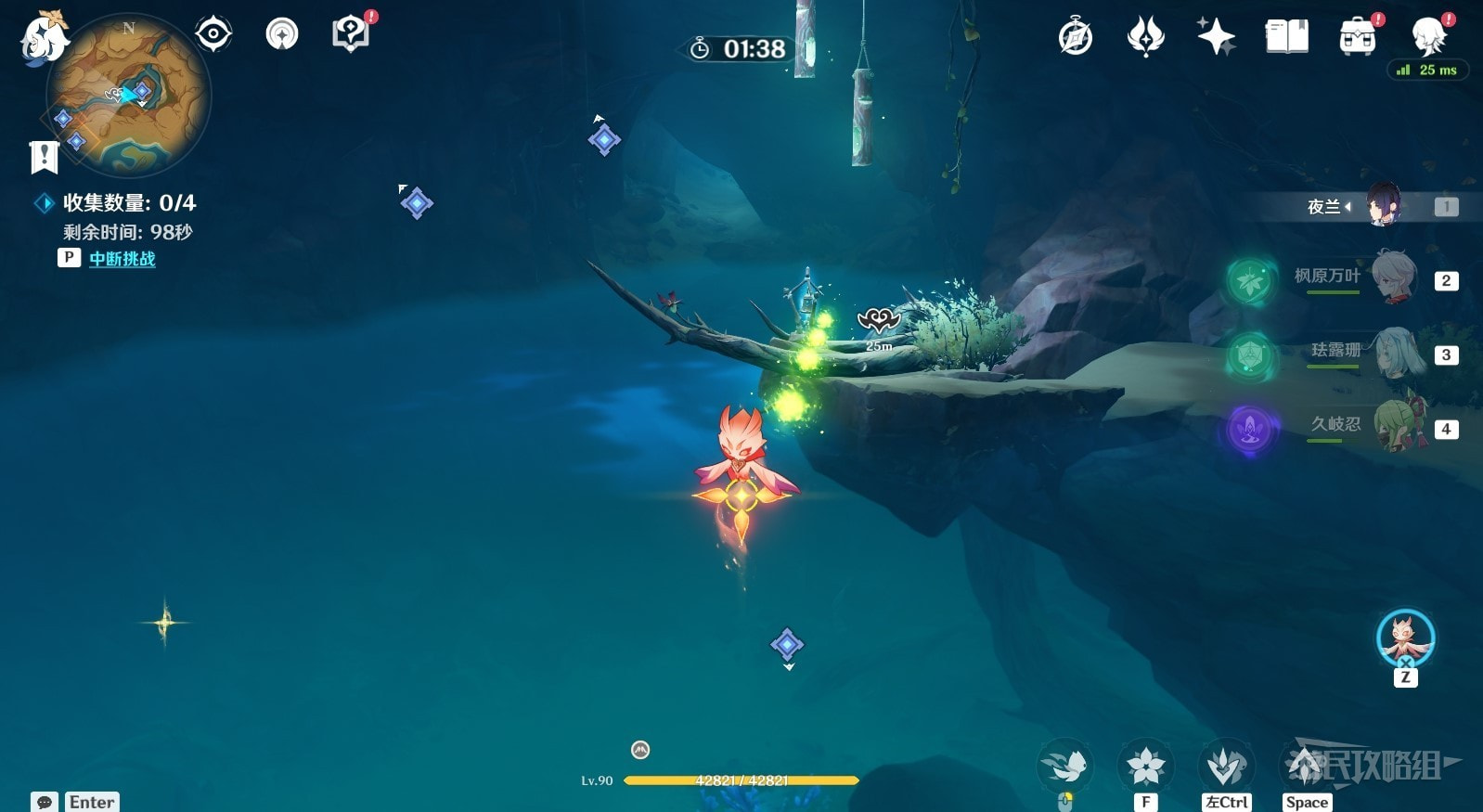Open the quest navigation target icon
Screen dimensions: 1483x812
213,34
